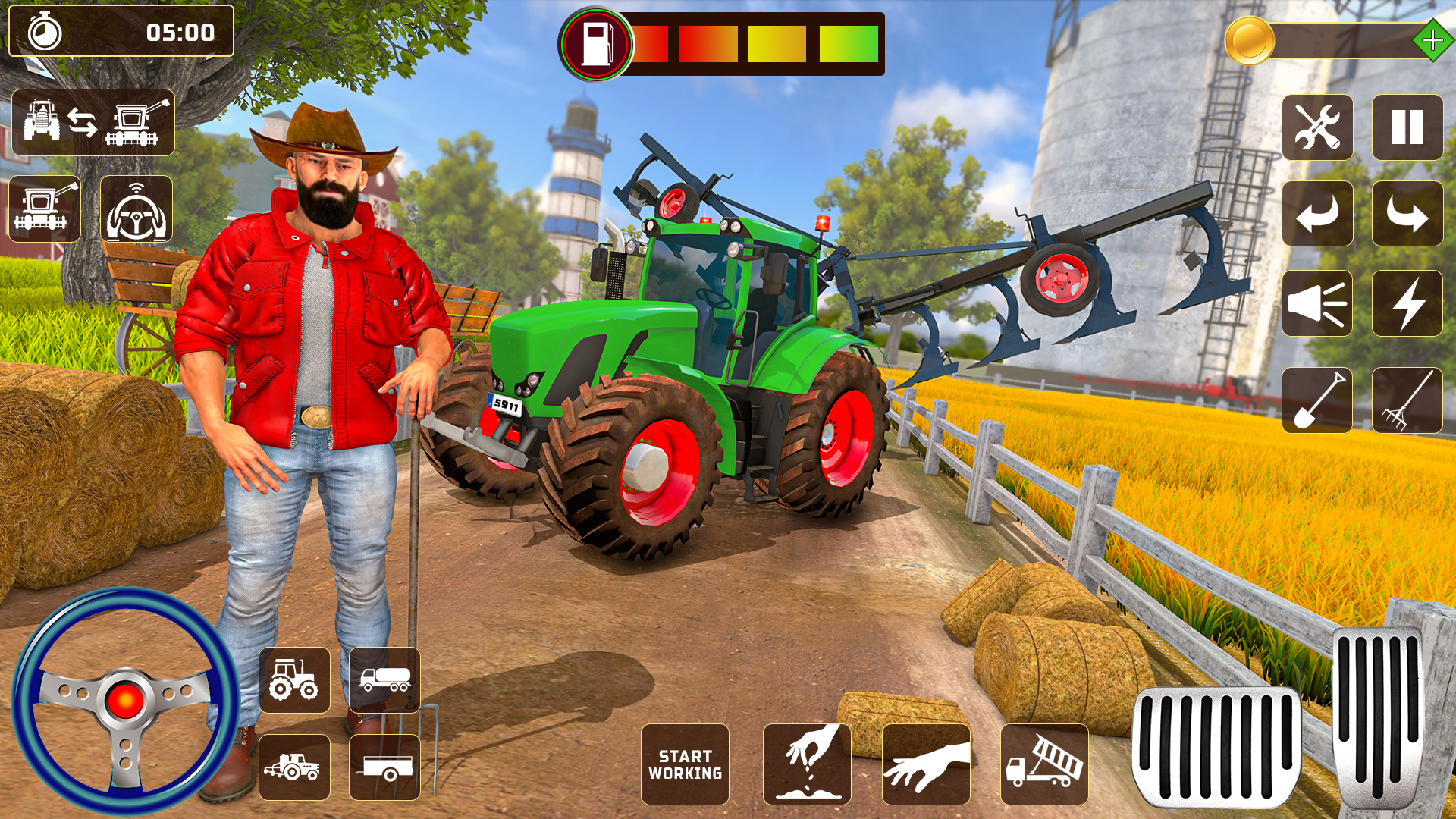The height and width of the screenshot is (819, 1456).
Task: Pause the game
Action: 1409,126
